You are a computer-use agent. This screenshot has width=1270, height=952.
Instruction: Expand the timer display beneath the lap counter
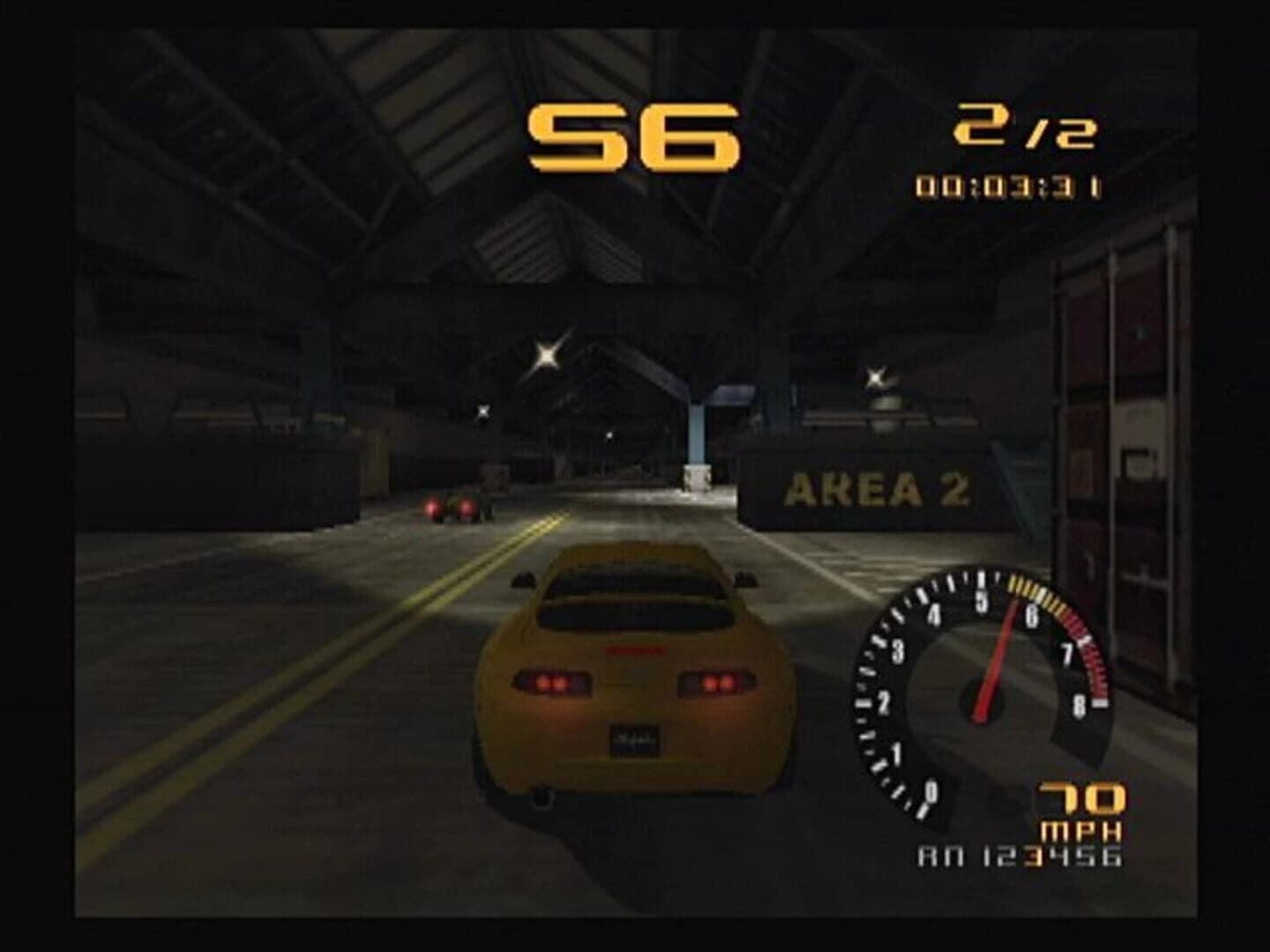coord(1008,187)
